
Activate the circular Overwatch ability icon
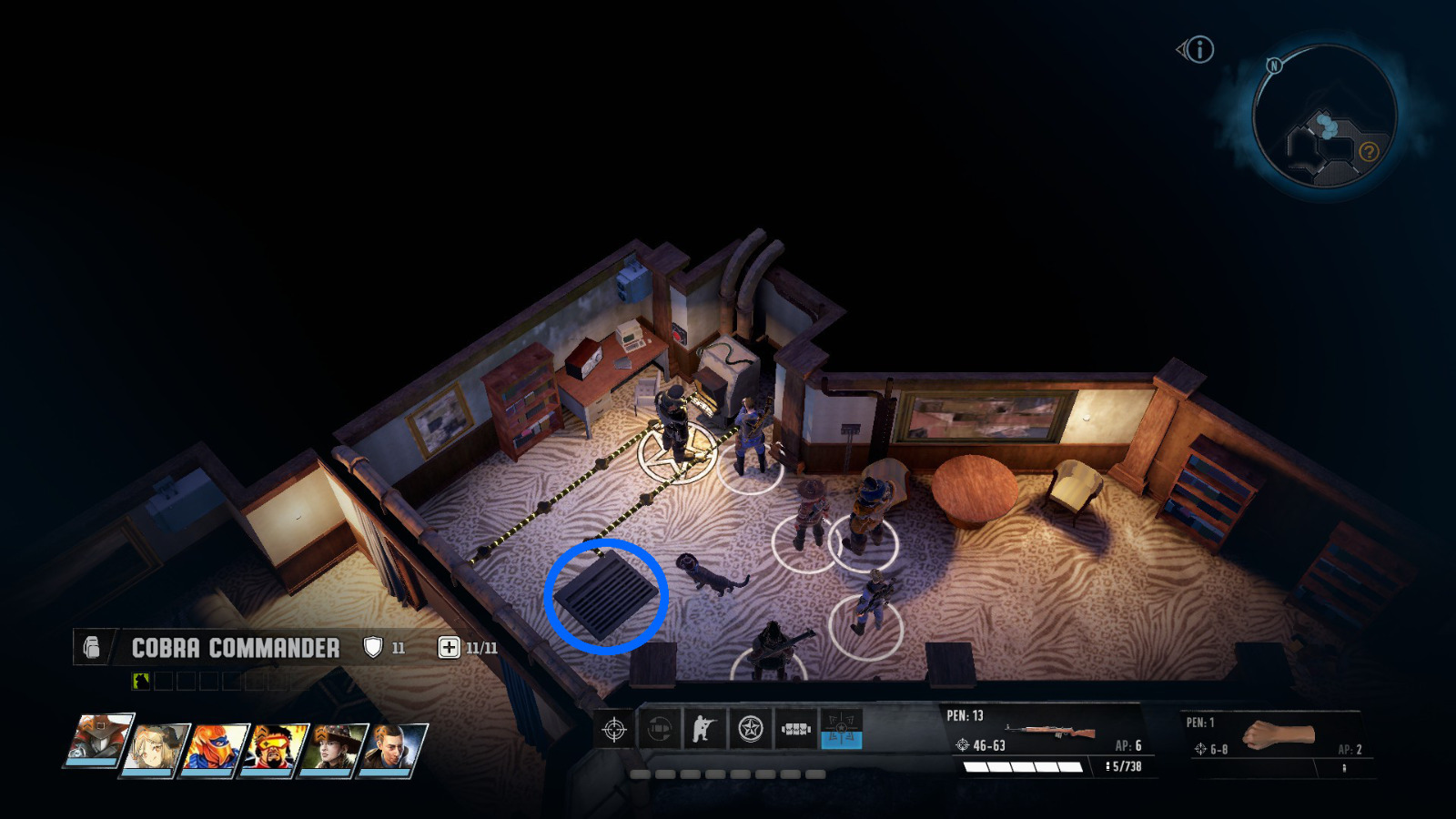click(x=658, y=729)
